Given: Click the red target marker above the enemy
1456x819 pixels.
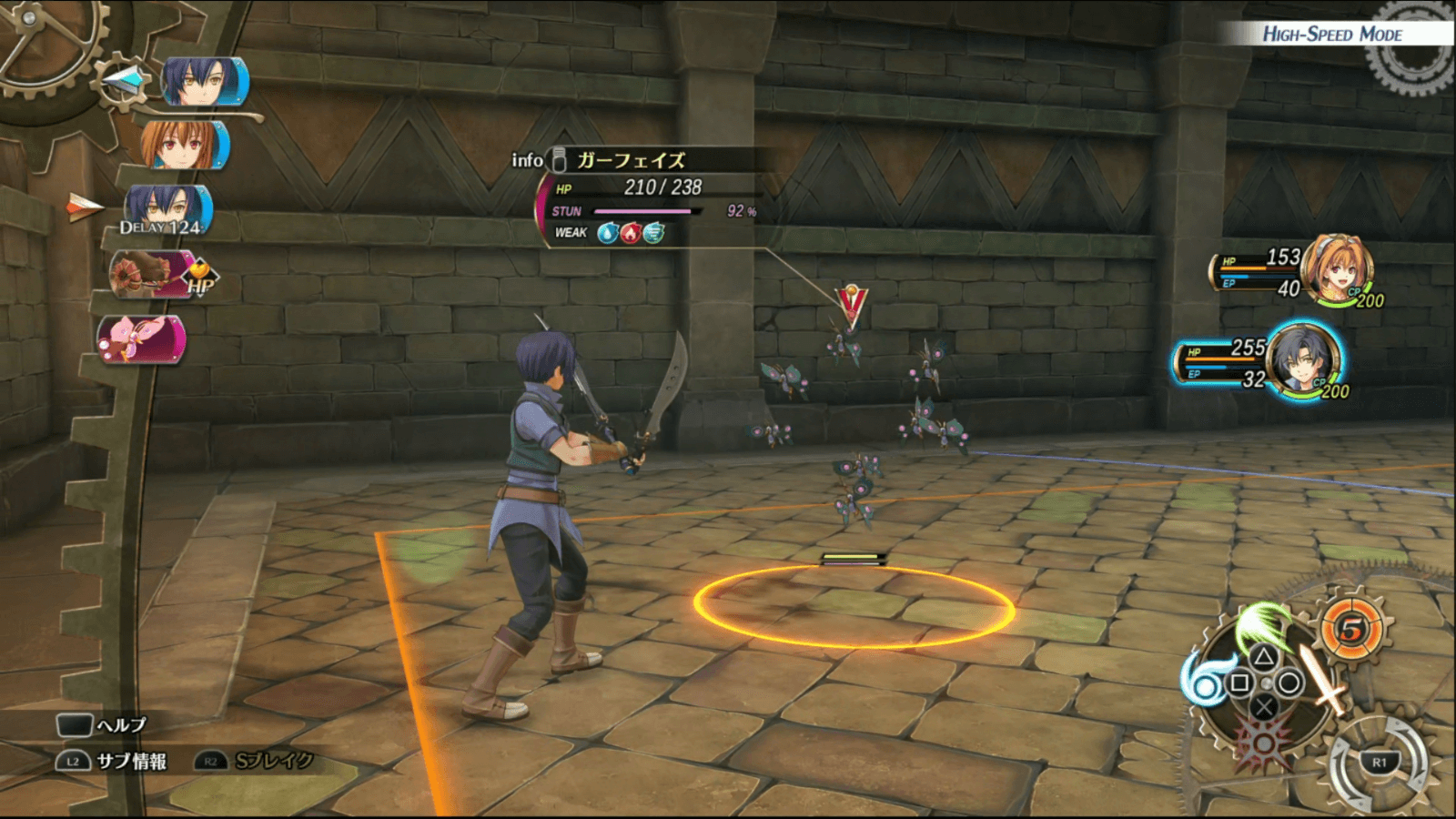Looking at the screenshot, I should pyautogui.click(x=852, y=306).
